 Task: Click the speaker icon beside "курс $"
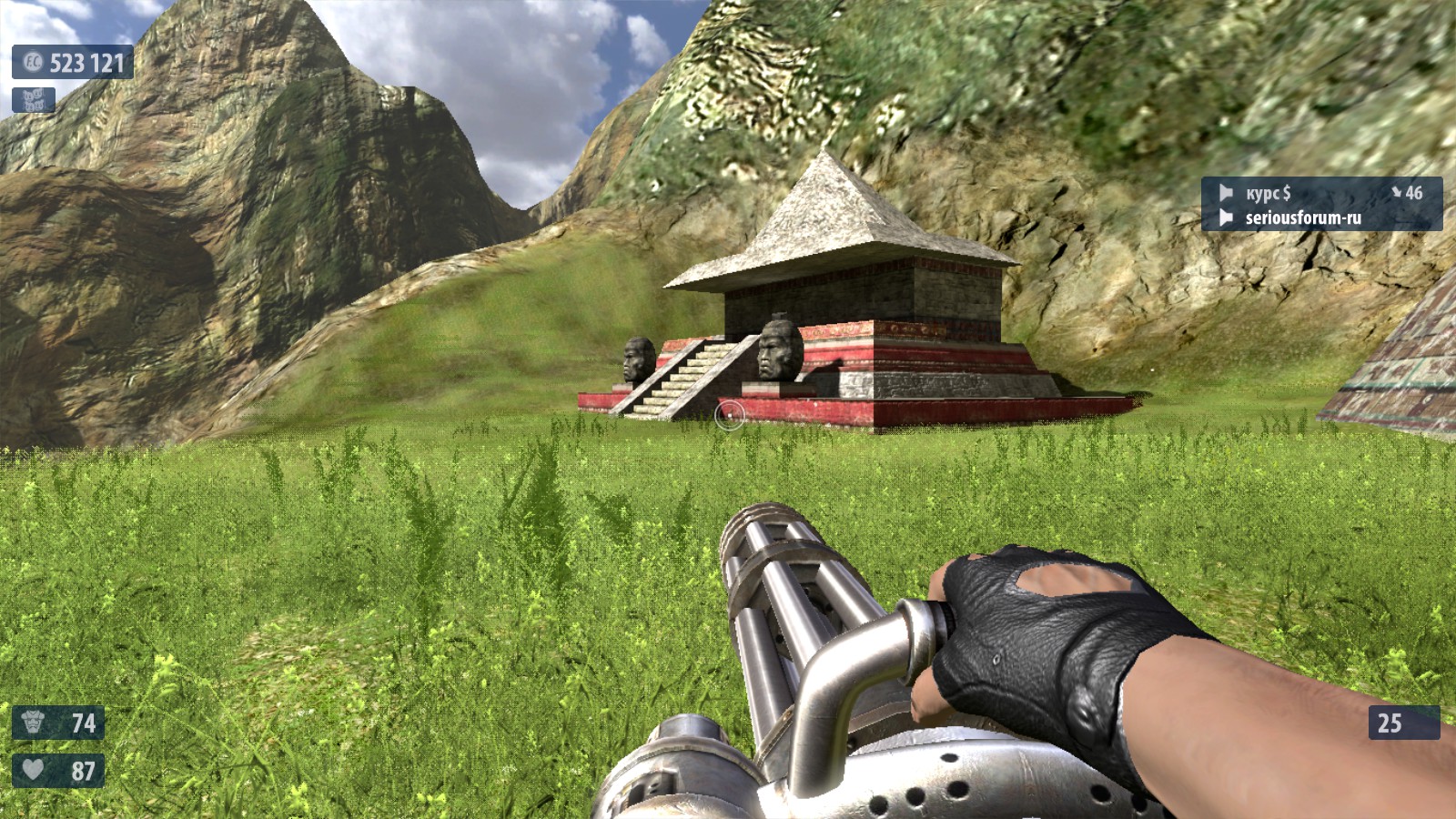[x=1226, y=193]
